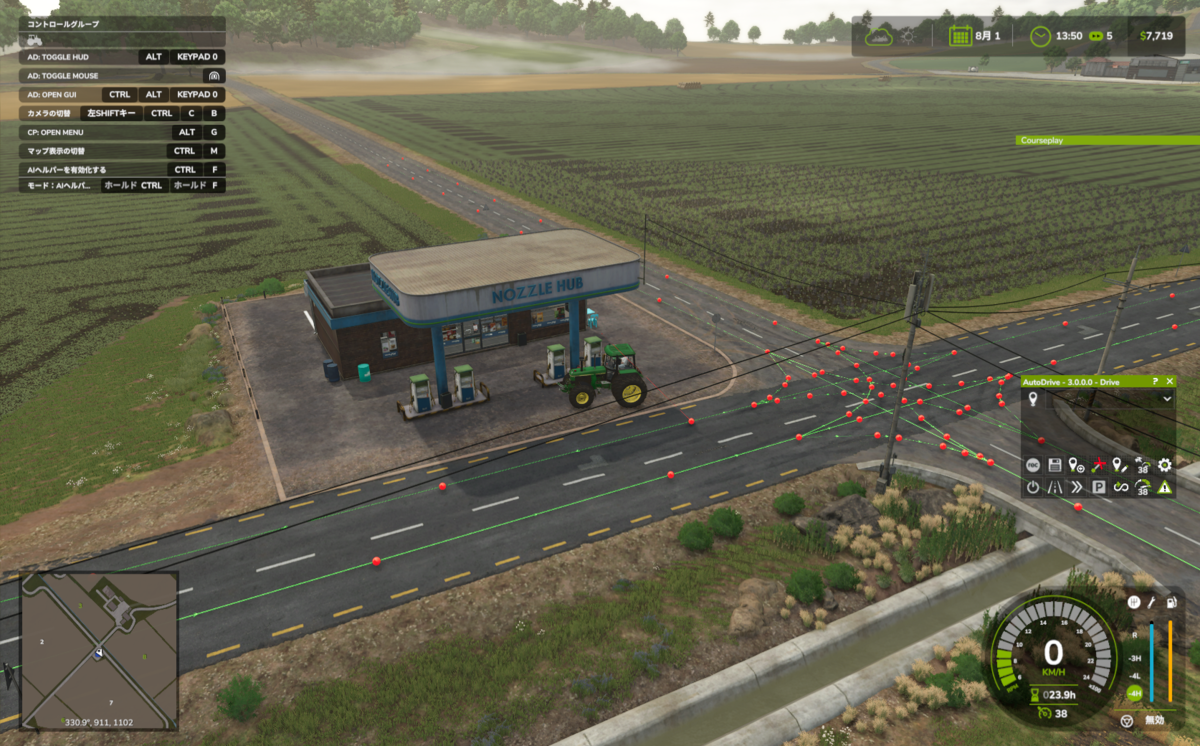The height and width of the screenshot is (746, 1200).
Task: Click the road lanes icon in AutoDrive
Action: (x=1055, y=487)
